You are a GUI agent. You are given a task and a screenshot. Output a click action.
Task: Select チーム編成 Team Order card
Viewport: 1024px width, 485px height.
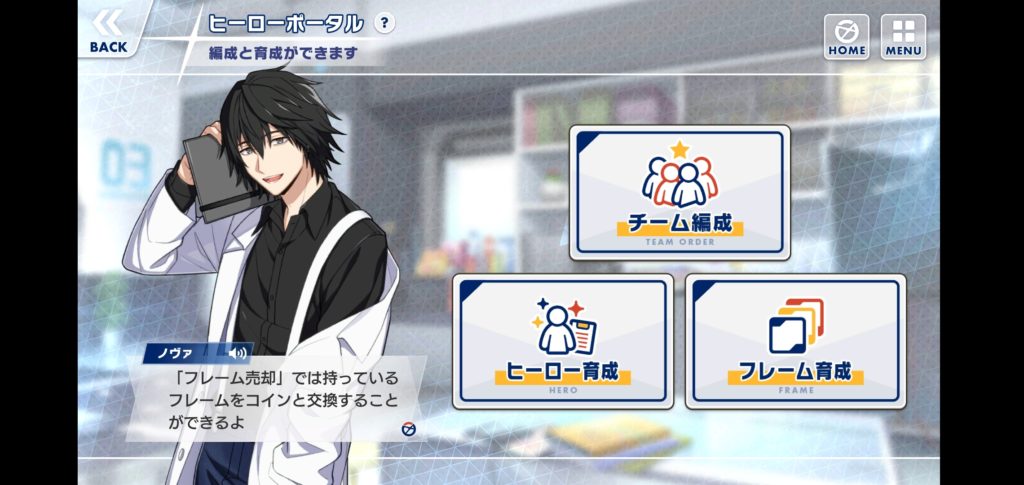680,193
